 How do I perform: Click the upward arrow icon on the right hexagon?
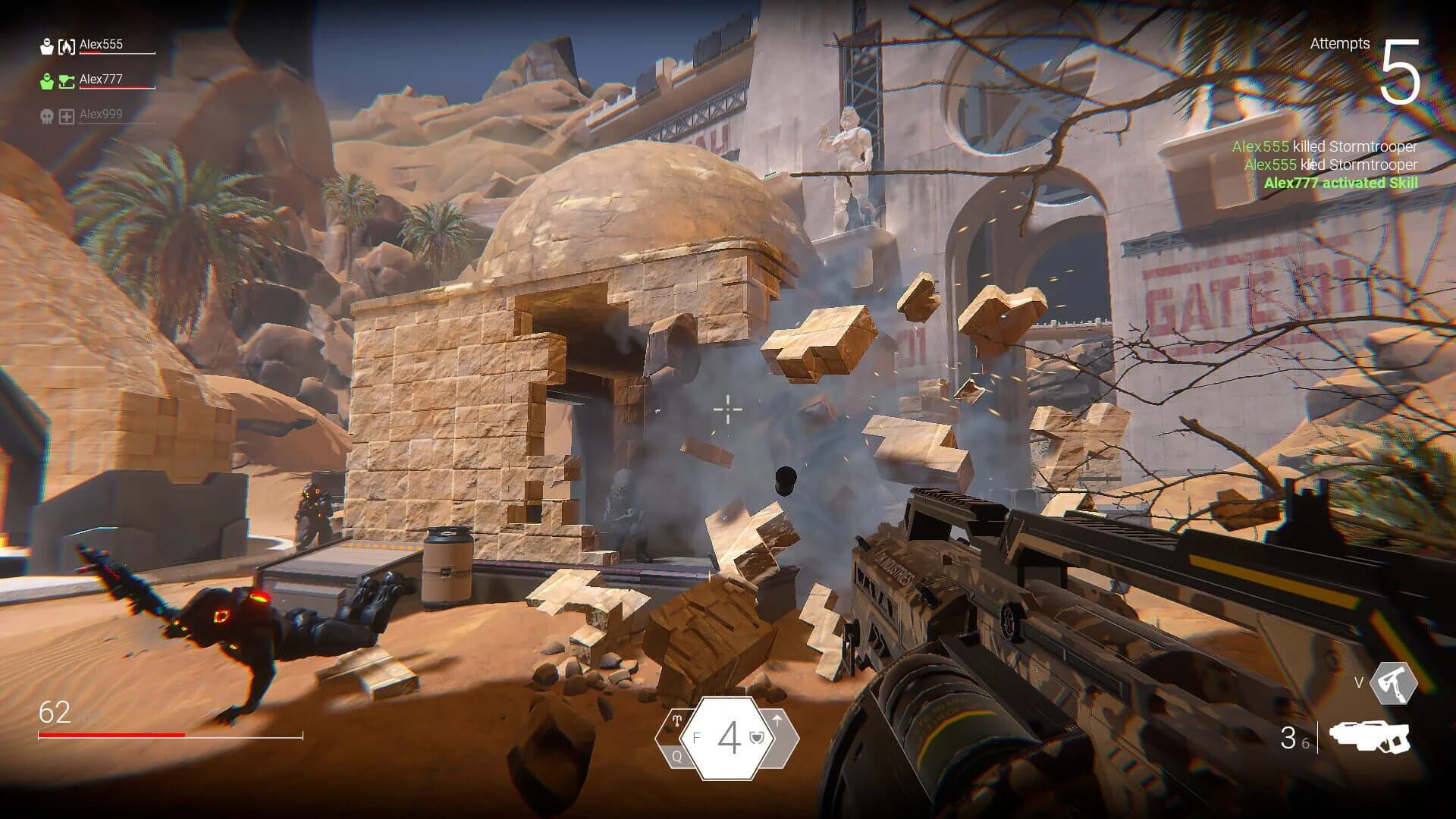click(778, 720)
